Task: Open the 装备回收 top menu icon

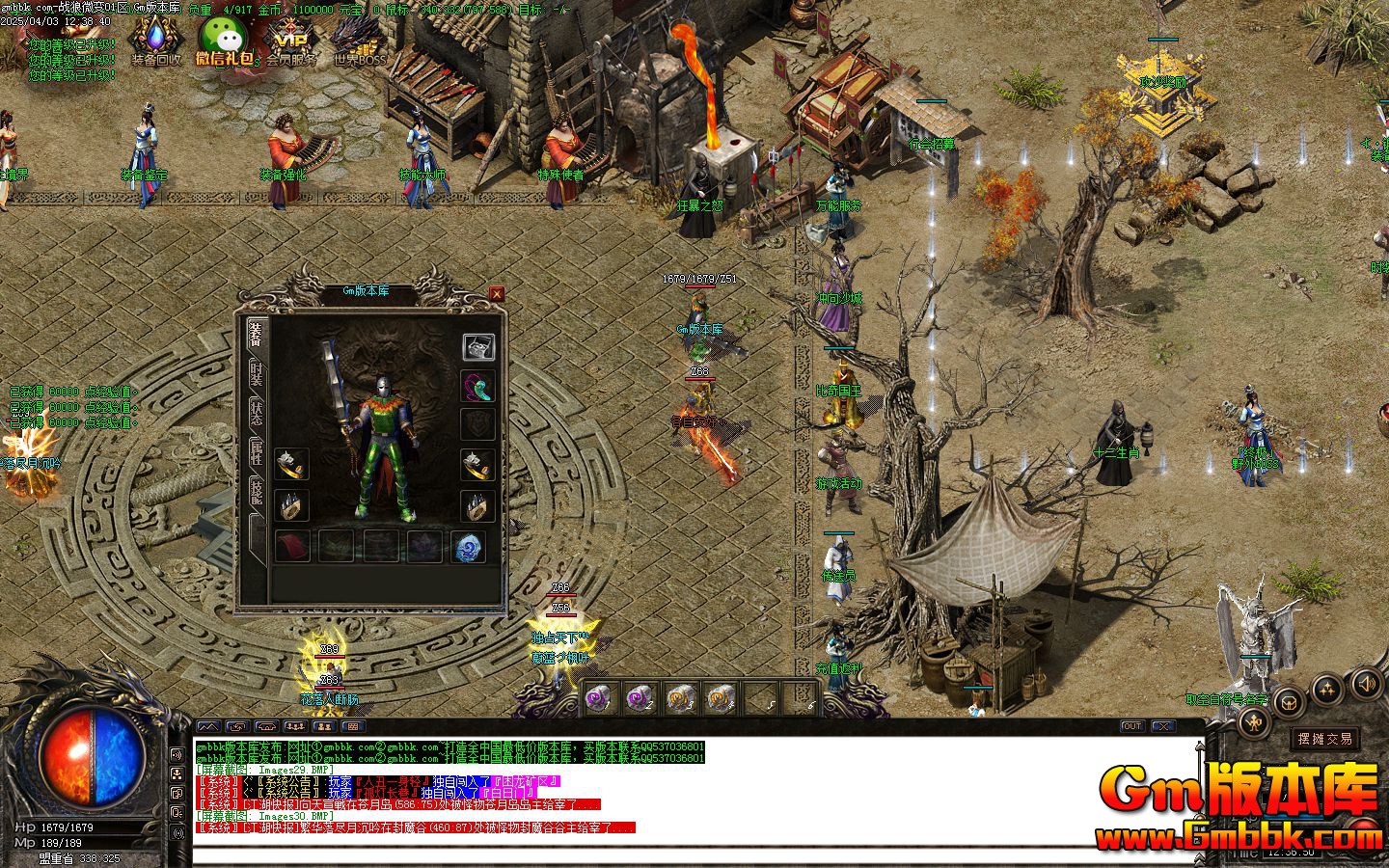Action: coord(154,41)
